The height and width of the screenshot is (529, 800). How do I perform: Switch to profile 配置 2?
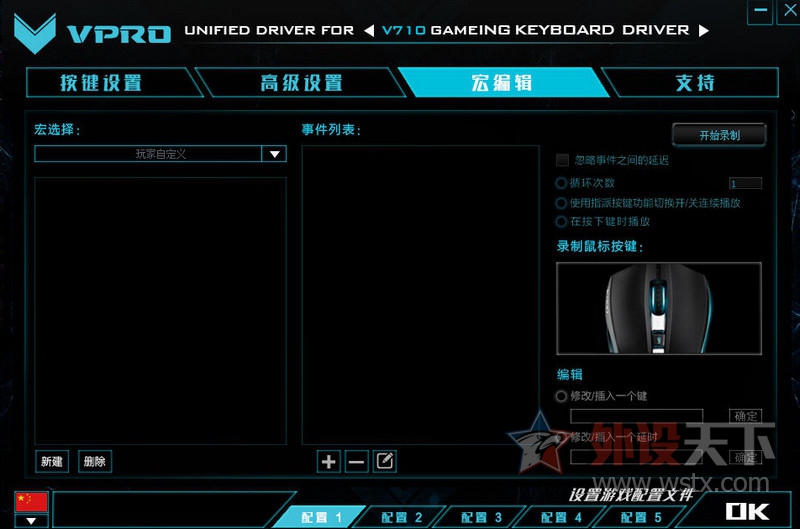[x=402, y=517]
